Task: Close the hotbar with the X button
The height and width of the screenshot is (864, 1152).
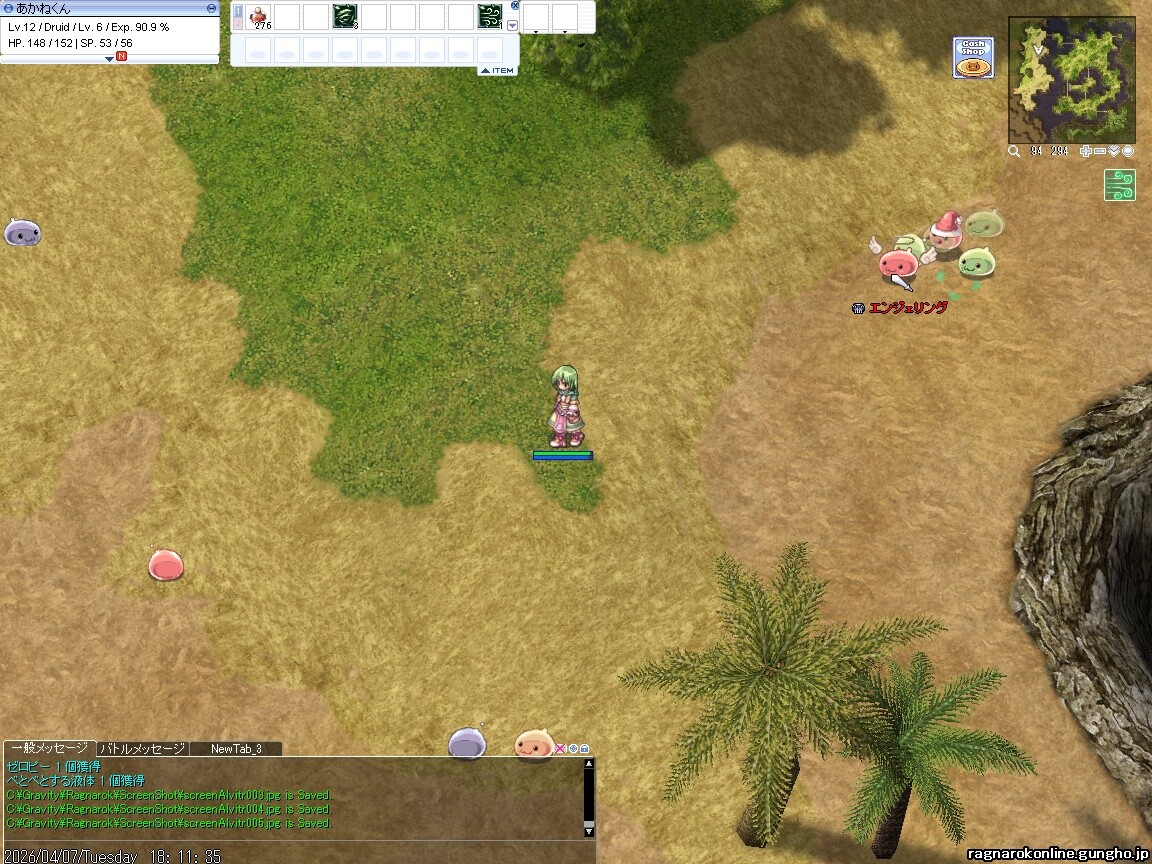Action: [x=515, y=5]
